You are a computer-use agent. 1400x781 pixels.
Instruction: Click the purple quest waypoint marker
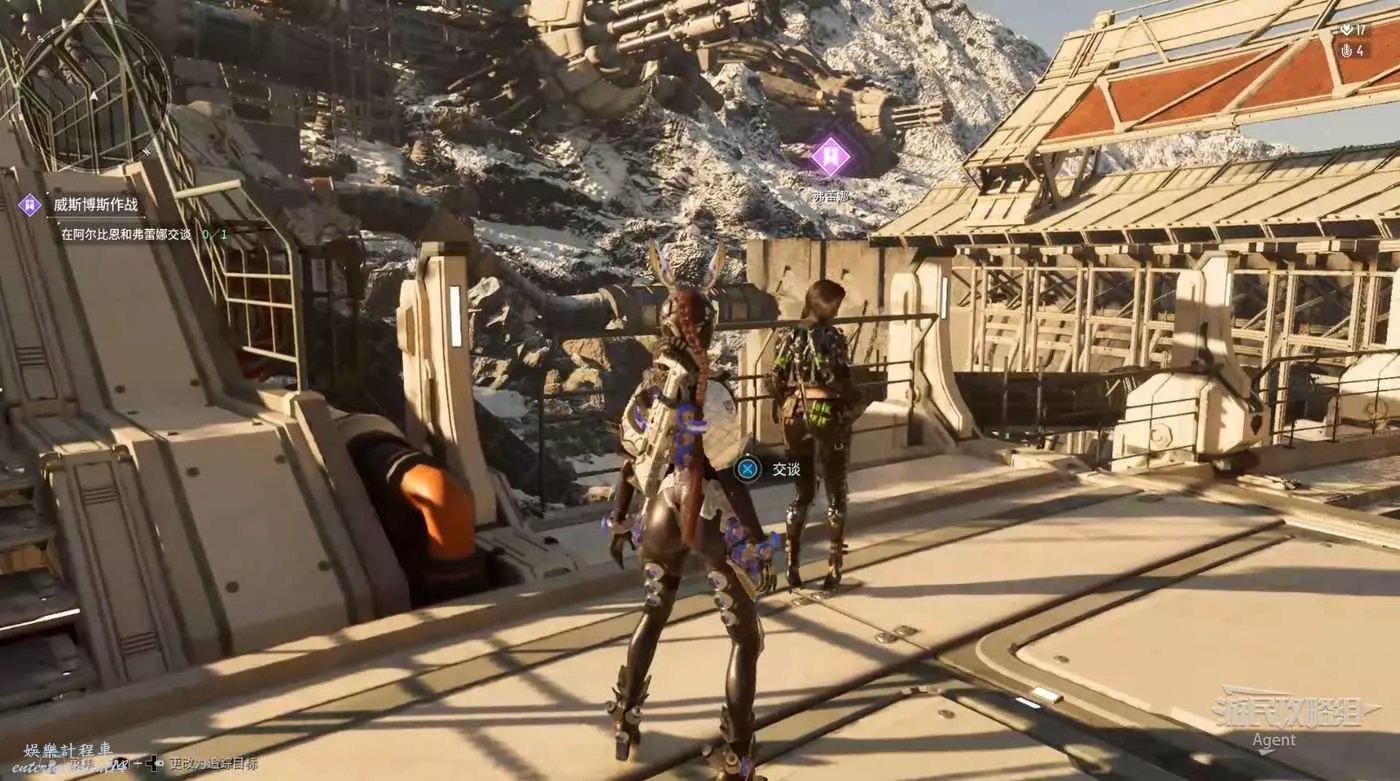829,156
